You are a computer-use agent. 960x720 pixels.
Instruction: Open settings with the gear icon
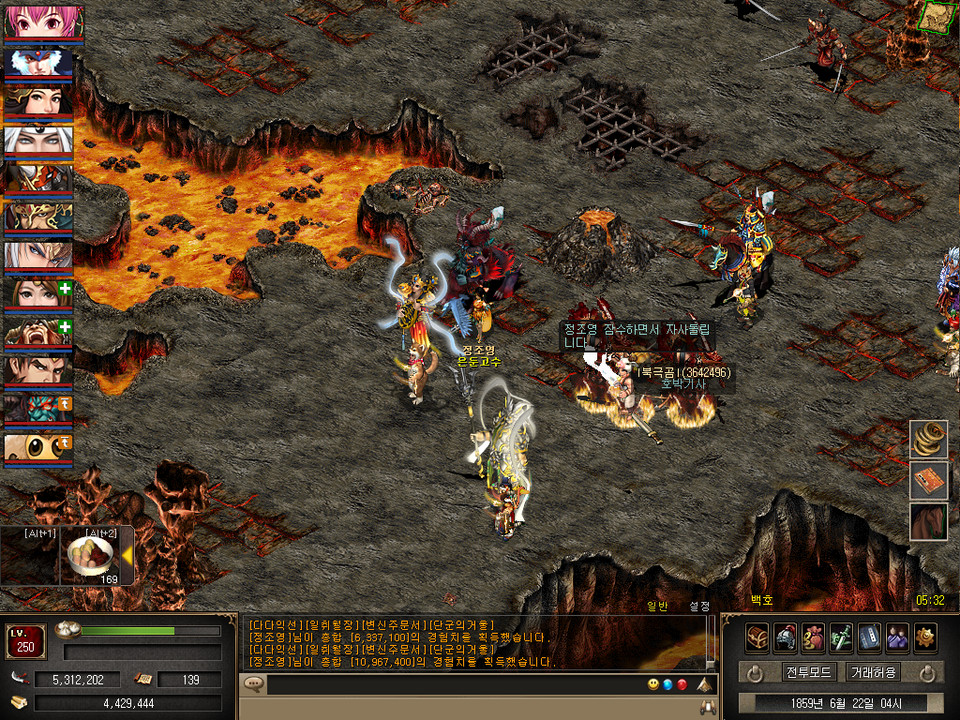(925, 637)
